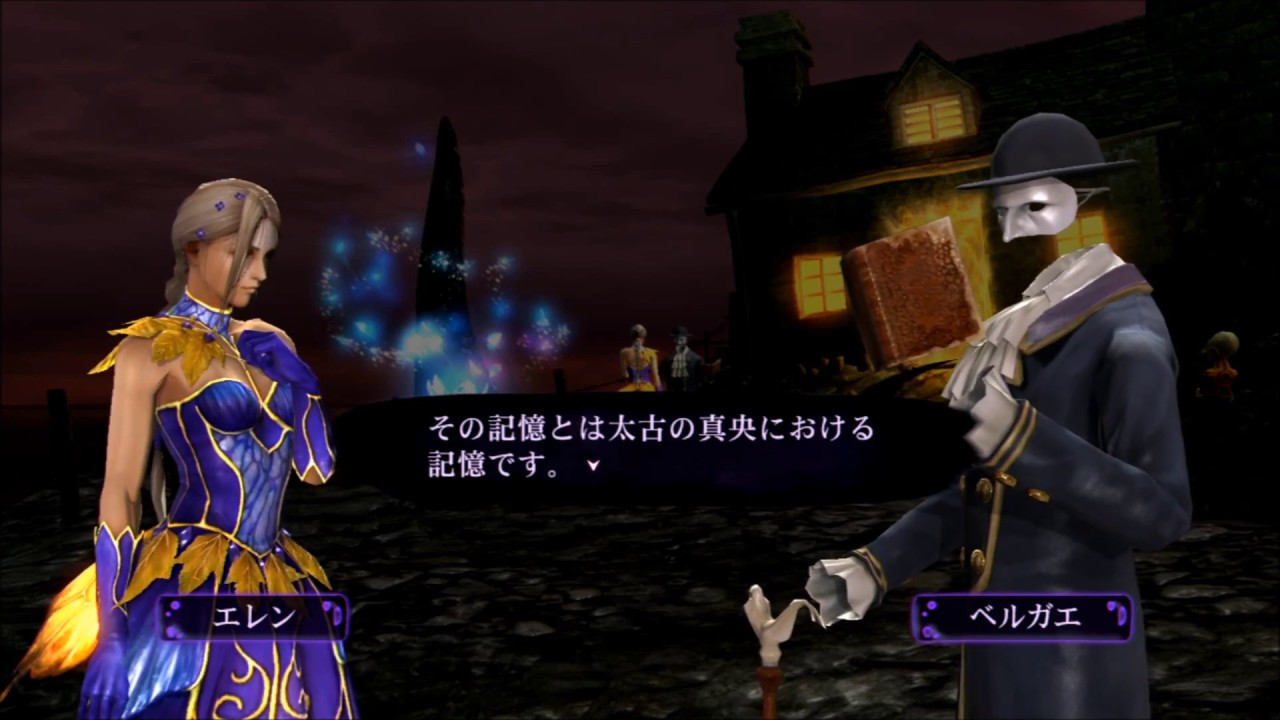
Task: Select the エレン name banner
Action: (255, 619)
